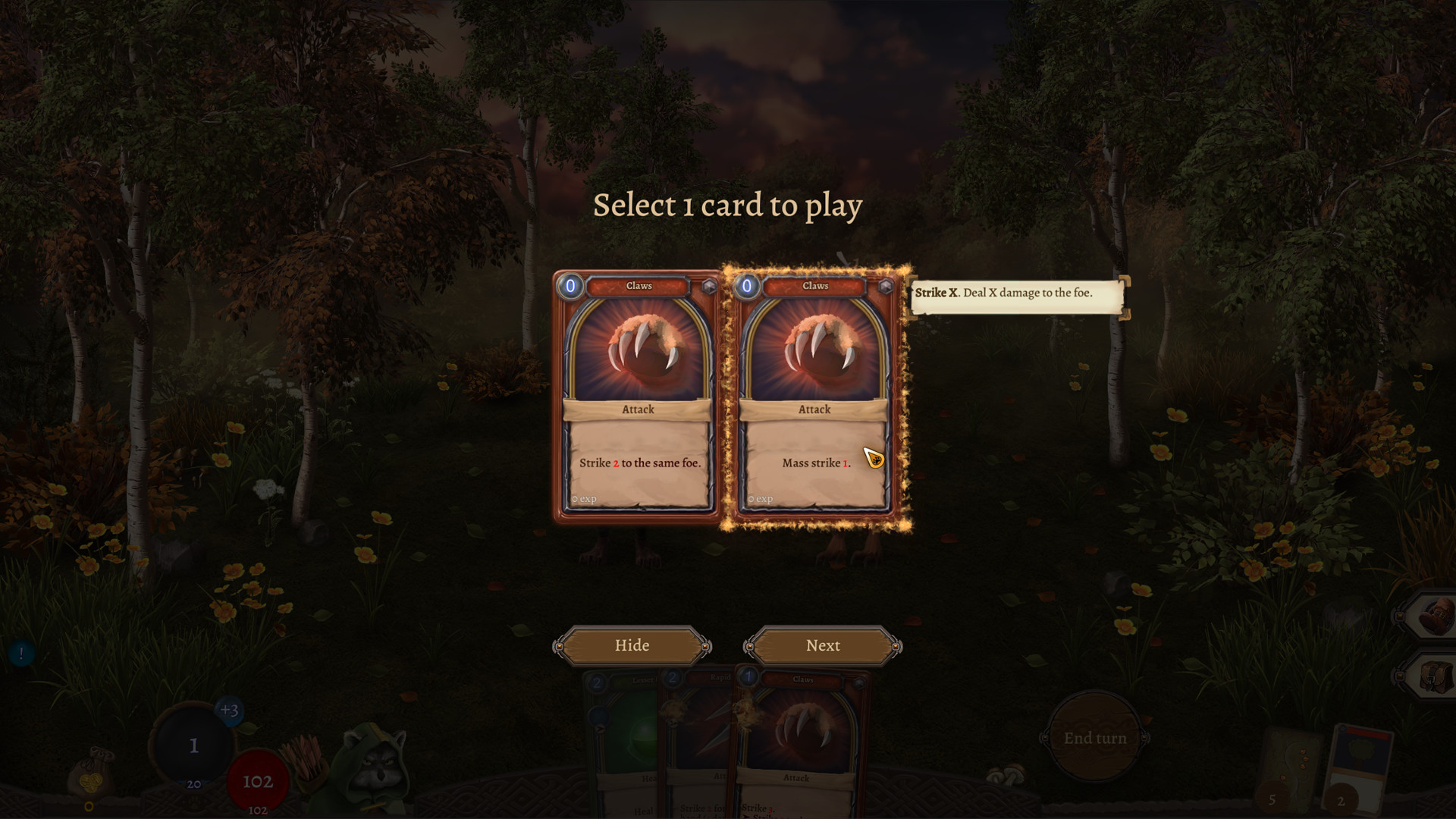Choose the Claws card with Mass strike 1

(x=814, y=394)
